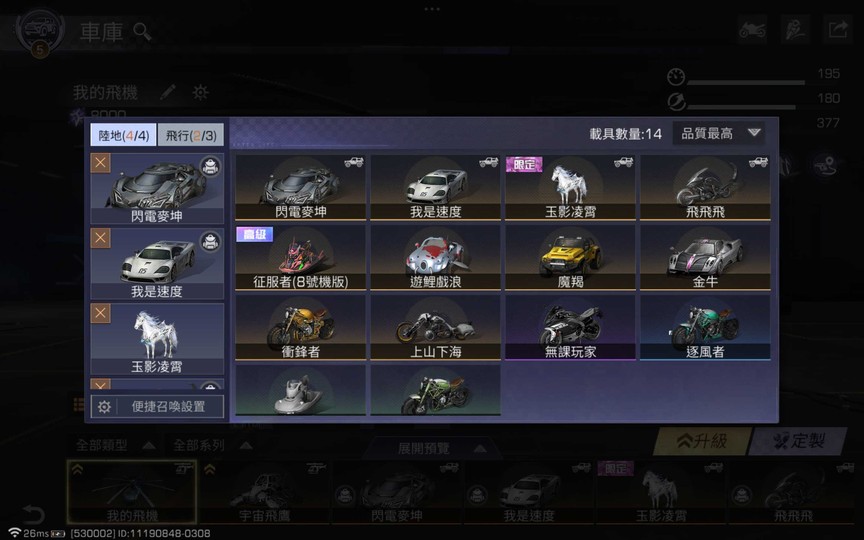Select the 遊鯉戲浪 vehicle tile
This screenshot has height=540, width=864.
[436, 258]
